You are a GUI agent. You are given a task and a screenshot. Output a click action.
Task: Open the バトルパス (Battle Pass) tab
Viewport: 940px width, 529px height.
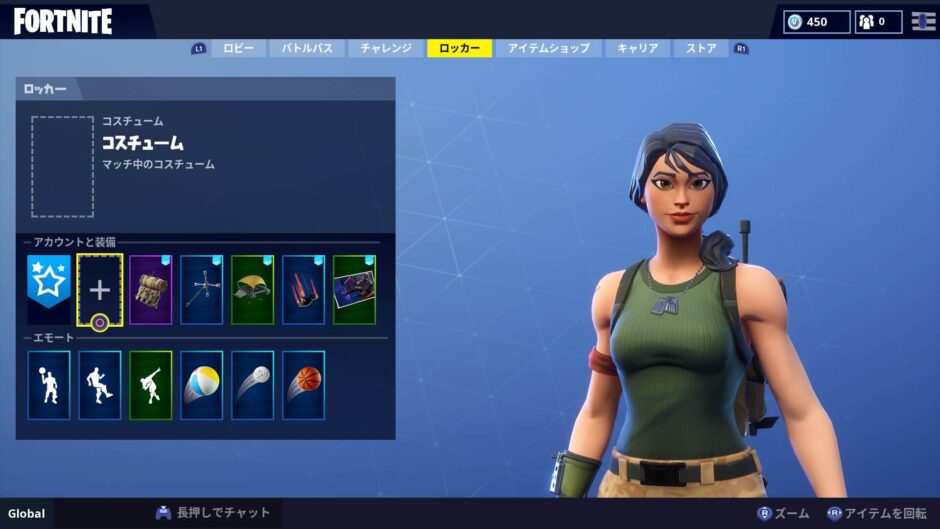tap(308, 48)
